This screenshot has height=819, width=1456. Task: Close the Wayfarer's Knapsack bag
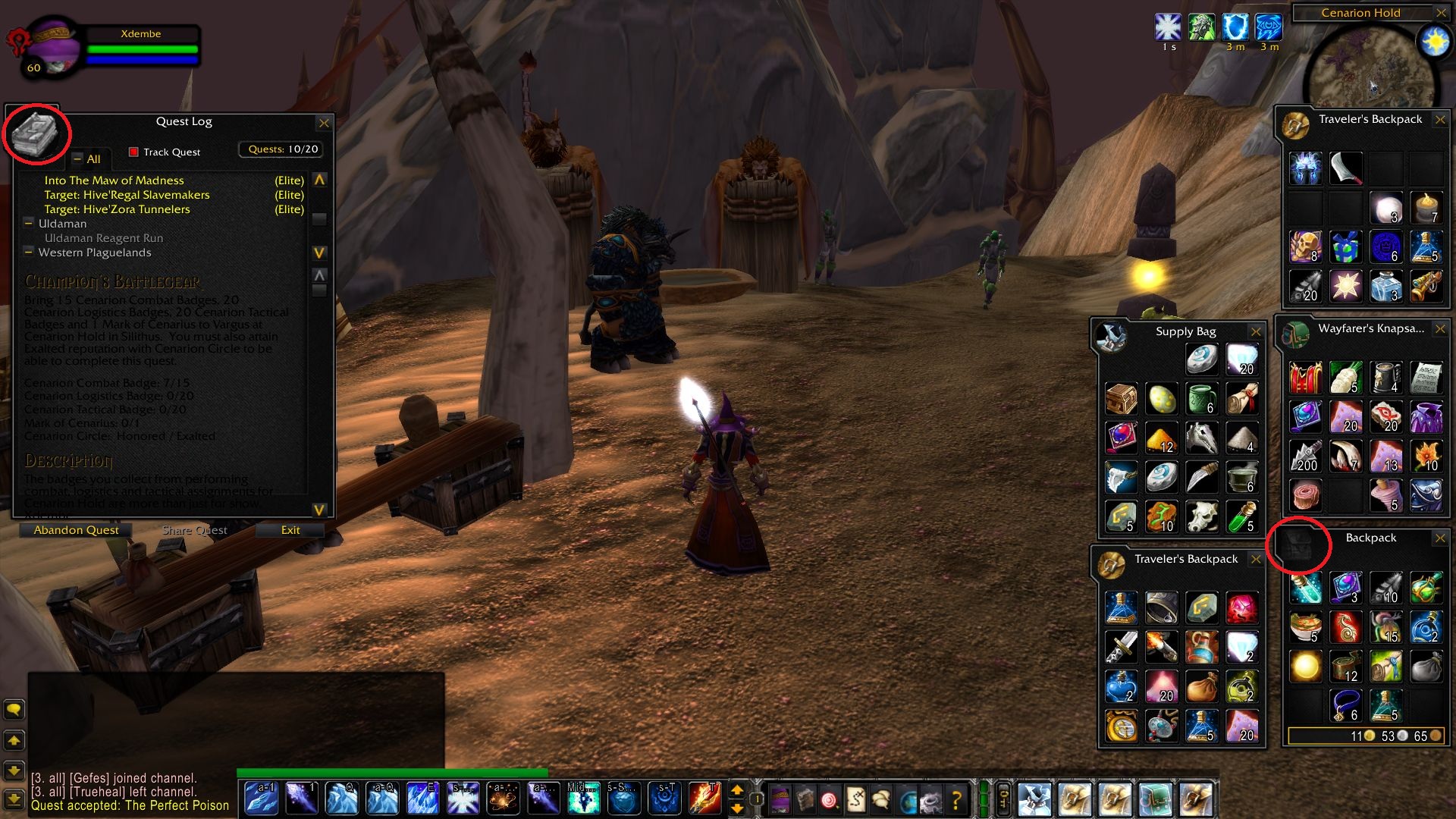[1440, 329]
